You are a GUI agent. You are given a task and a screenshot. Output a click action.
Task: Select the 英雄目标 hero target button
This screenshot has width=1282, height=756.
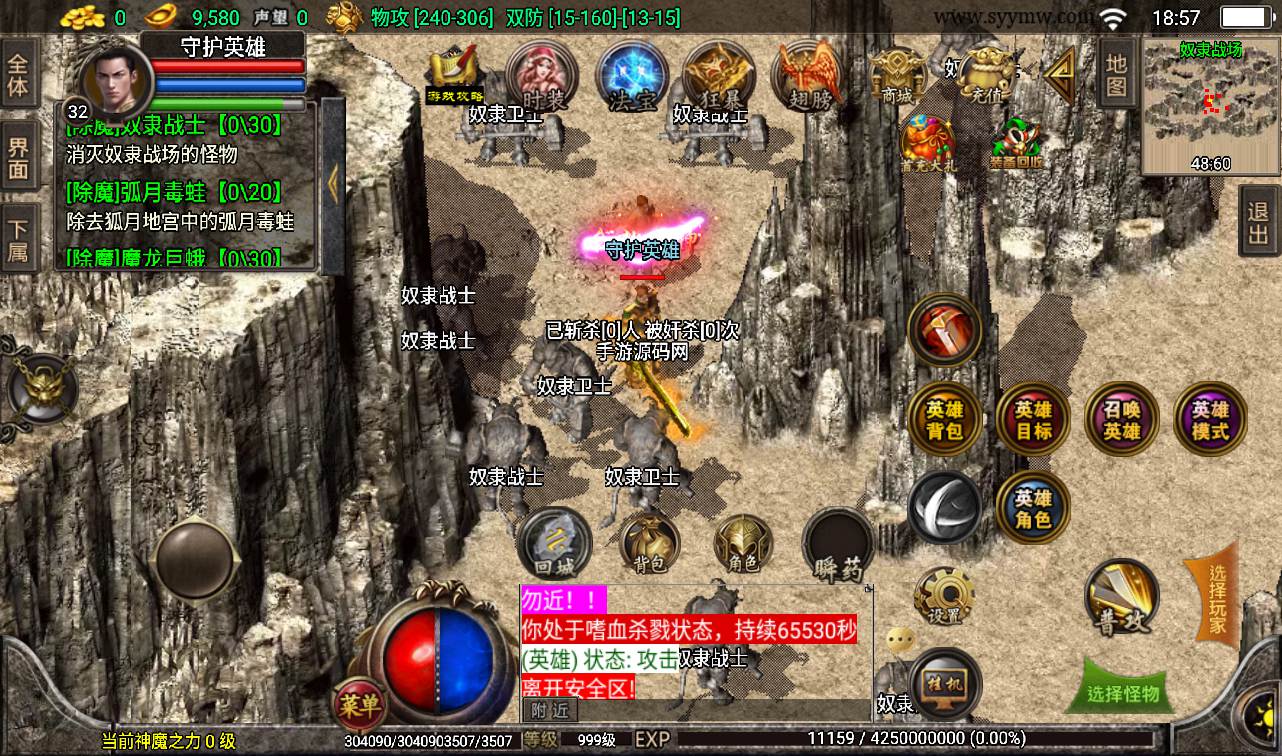[x=1033, y=420]
